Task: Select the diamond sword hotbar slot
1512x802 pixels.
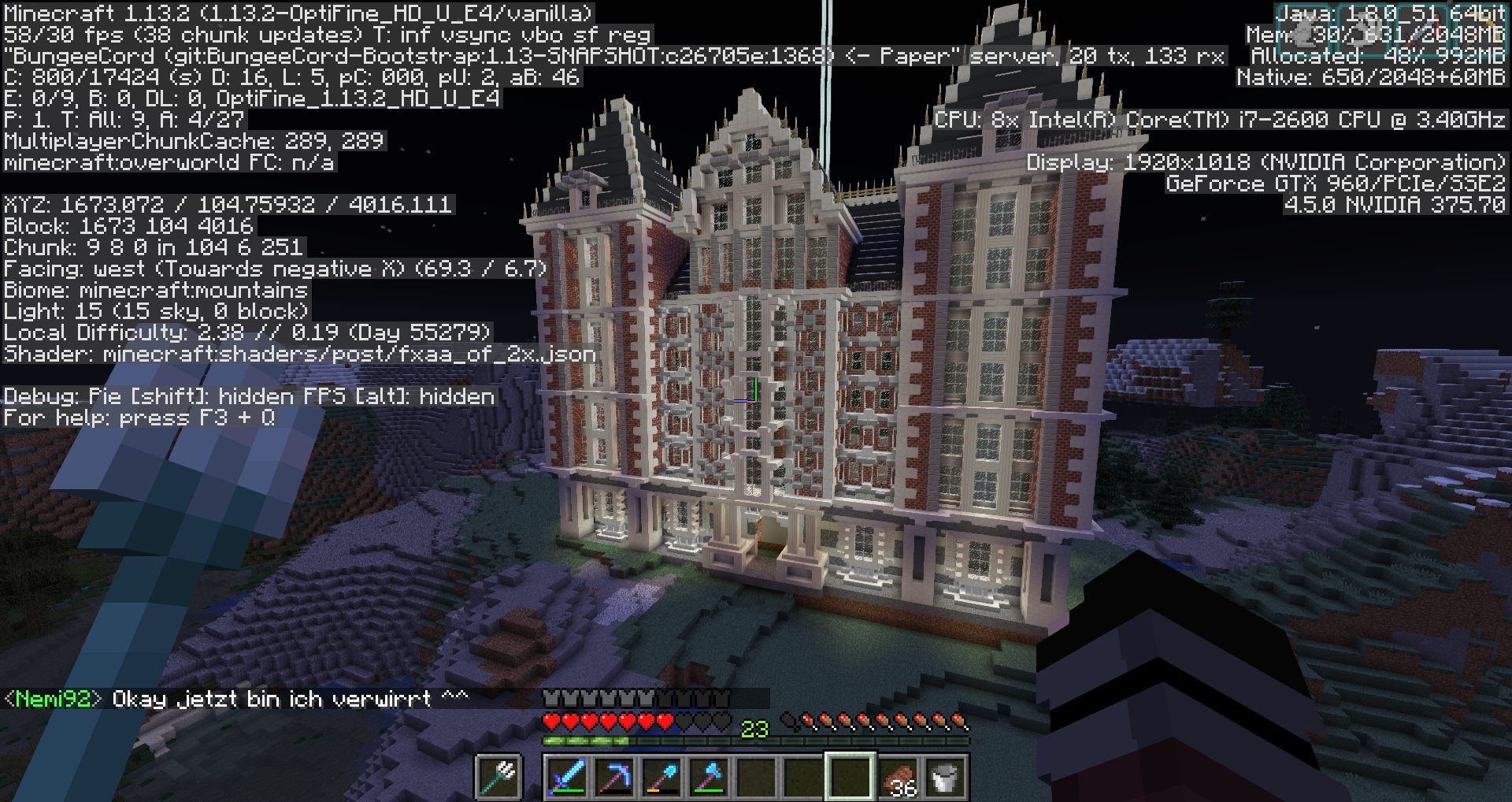Action: (x=566, y=777)
